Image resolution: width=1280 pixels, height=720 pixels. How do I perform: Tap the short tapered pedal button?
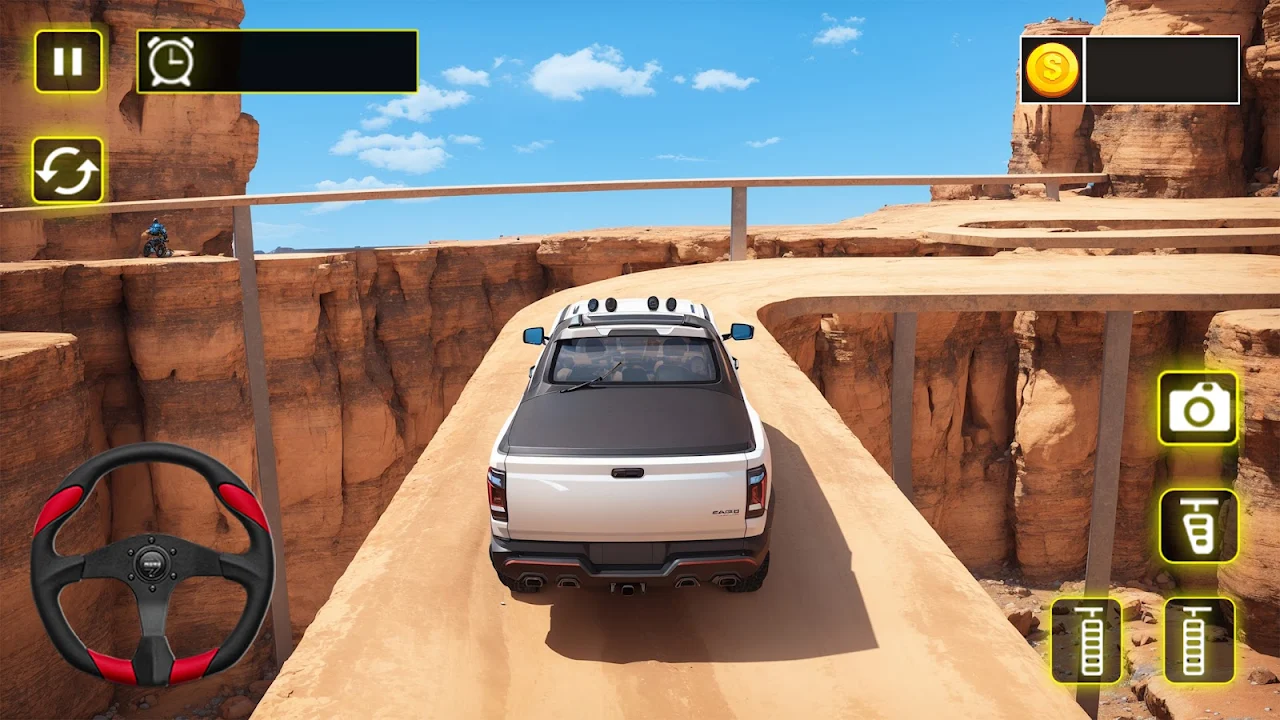pos(1198,525)
